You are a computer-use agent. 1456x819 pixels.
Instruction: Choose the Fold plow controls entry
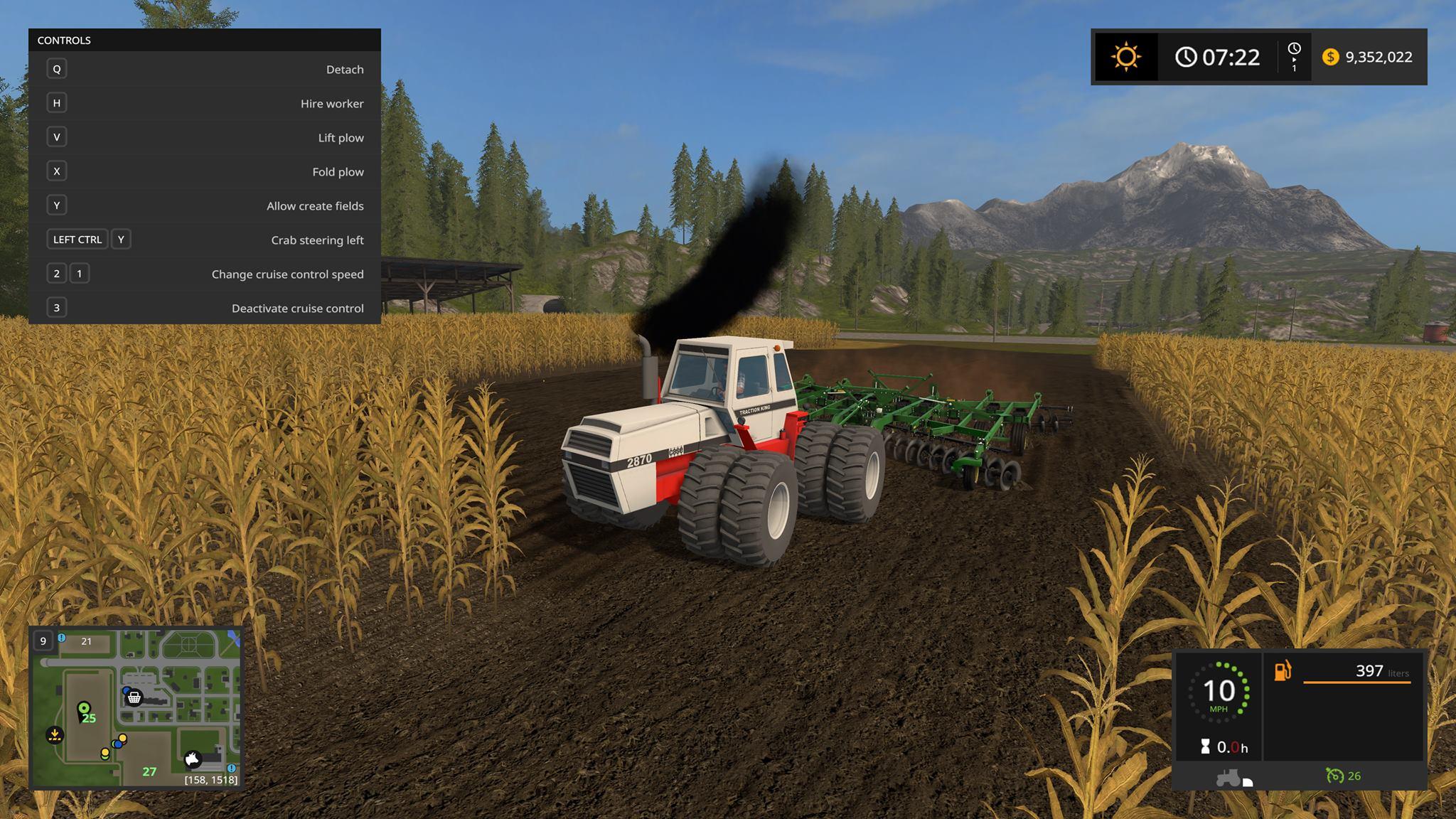[x=205, y=171]
